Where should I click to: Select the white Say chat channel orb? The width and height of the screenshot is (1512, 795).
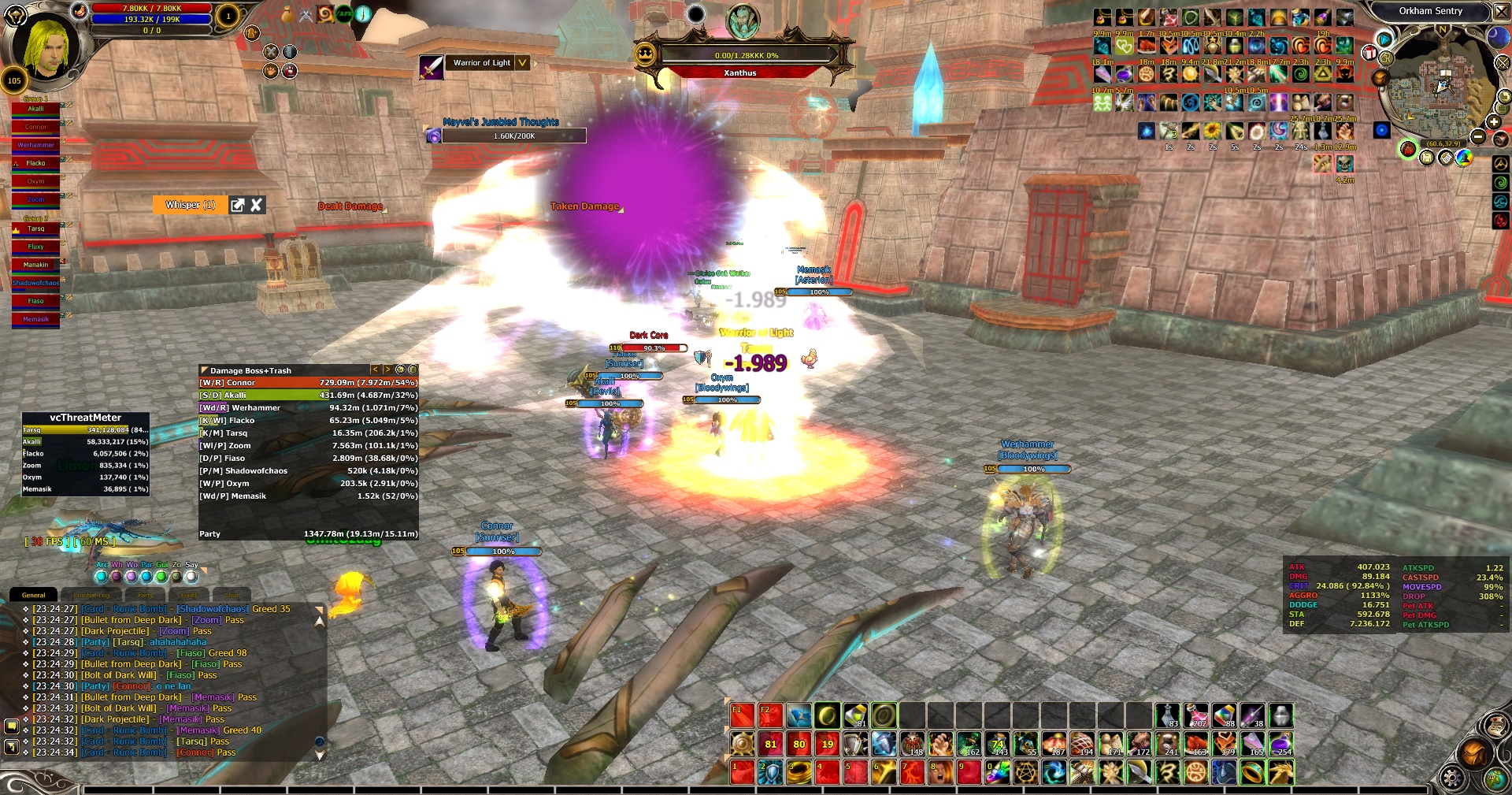point(191,577)
